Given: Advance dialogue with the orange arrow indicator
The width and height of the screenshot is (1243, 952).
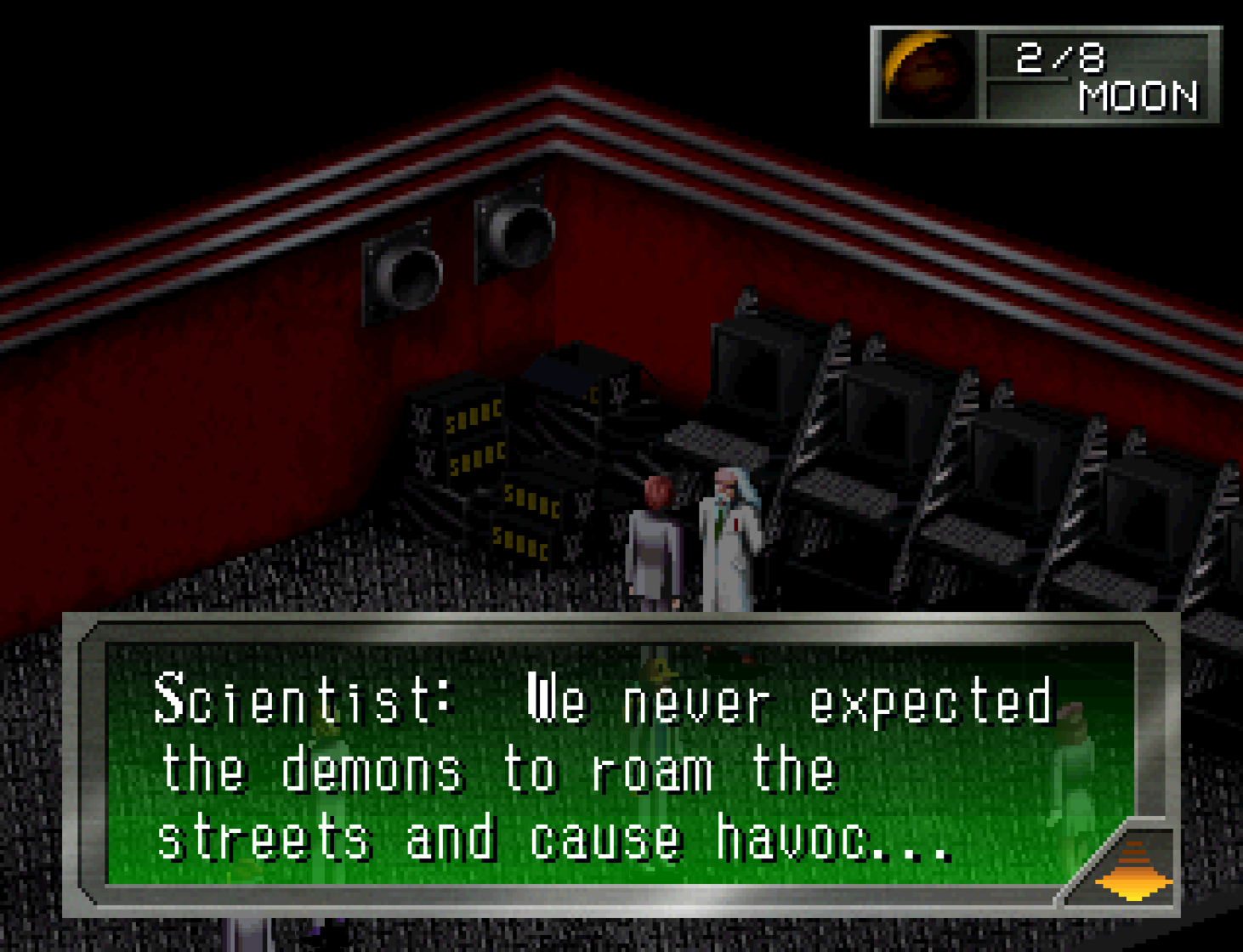Looking at the screenshot, I should (1134, 871).
